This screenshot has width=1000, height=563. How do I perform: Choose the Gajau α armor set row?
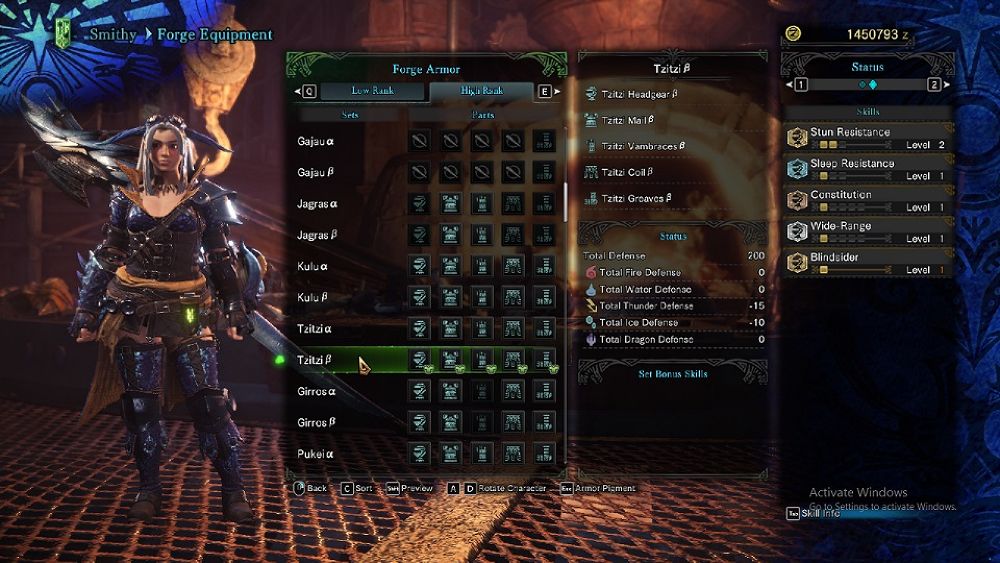pos(317,141)
